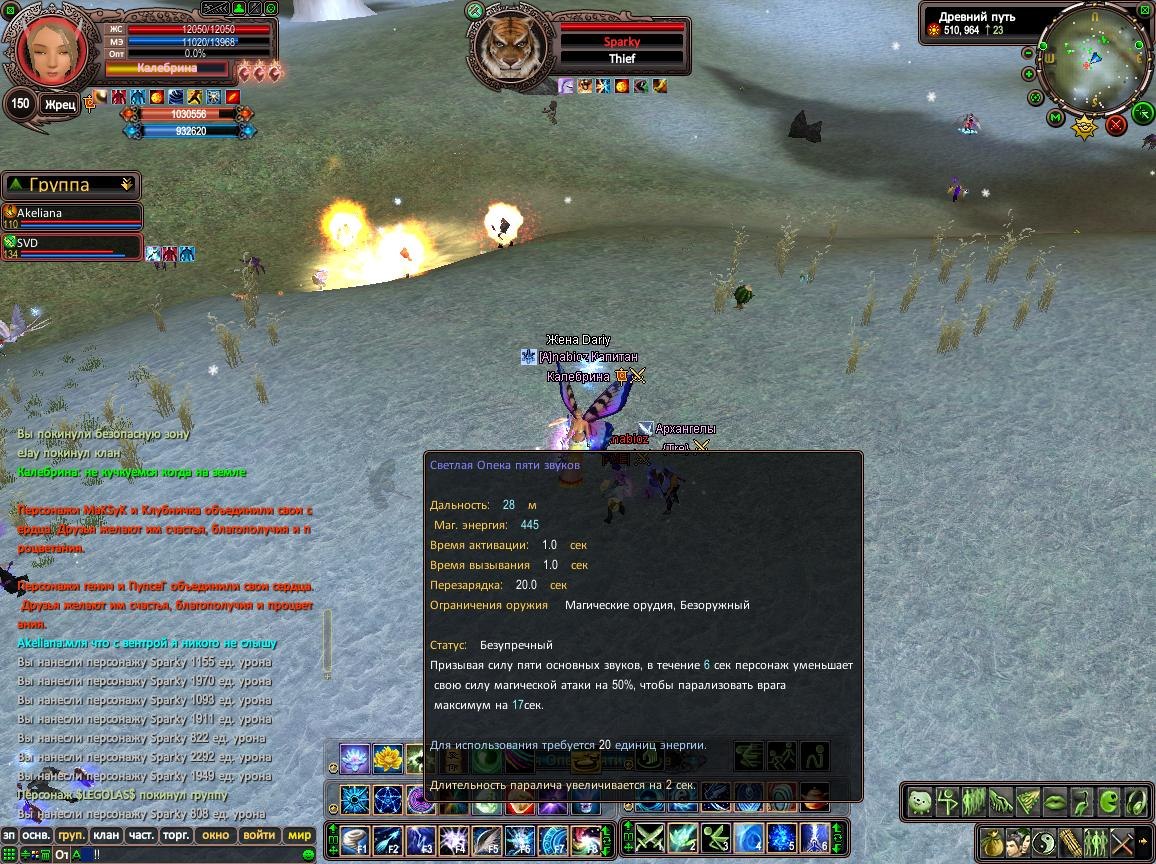The width and height of the screenshot is (1156, 864).
Task: Zoom in the minimap with the plus button
Action: point(1029,74)
